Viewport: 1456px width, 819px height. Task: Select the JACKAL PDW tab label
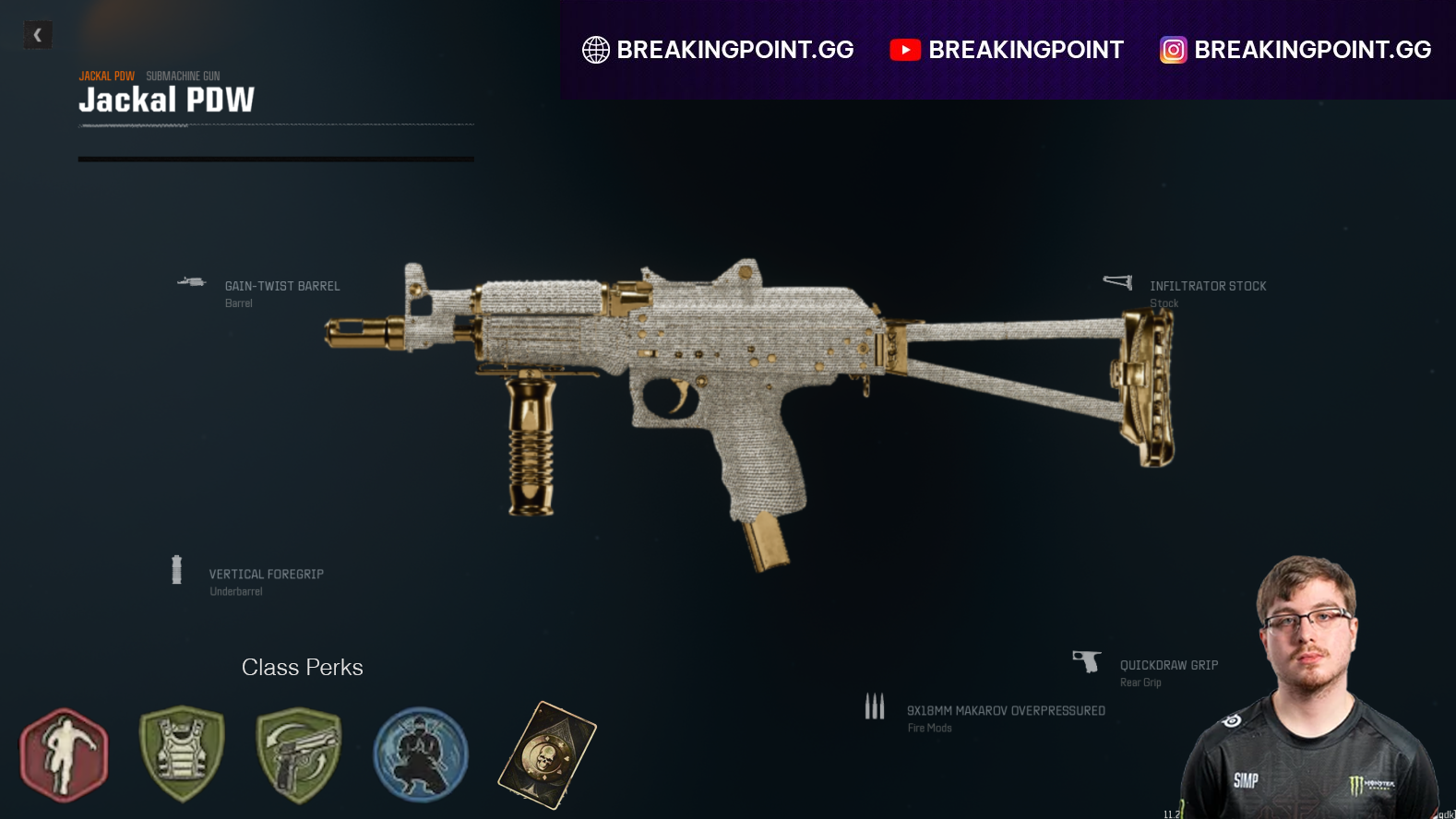[106, 76]
